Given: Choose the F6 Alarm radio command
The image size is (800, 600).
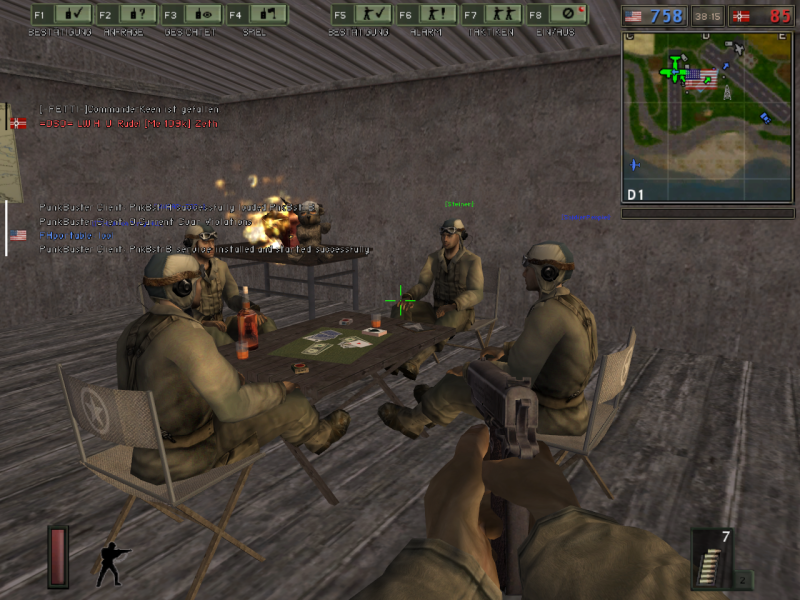Looking at the screenshot, I should [423, 15].
